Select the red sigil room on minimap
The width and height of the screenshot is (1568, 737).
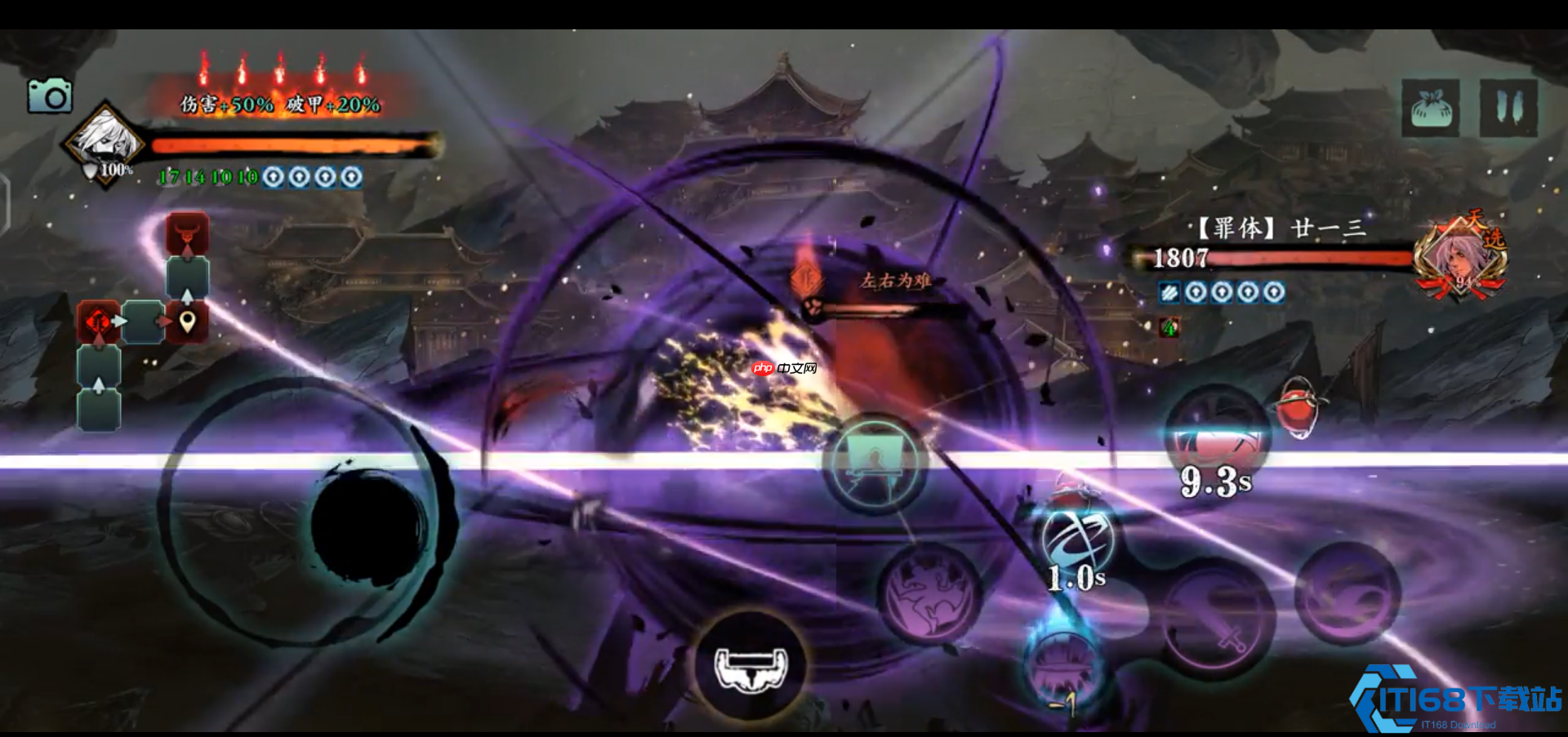99,322
